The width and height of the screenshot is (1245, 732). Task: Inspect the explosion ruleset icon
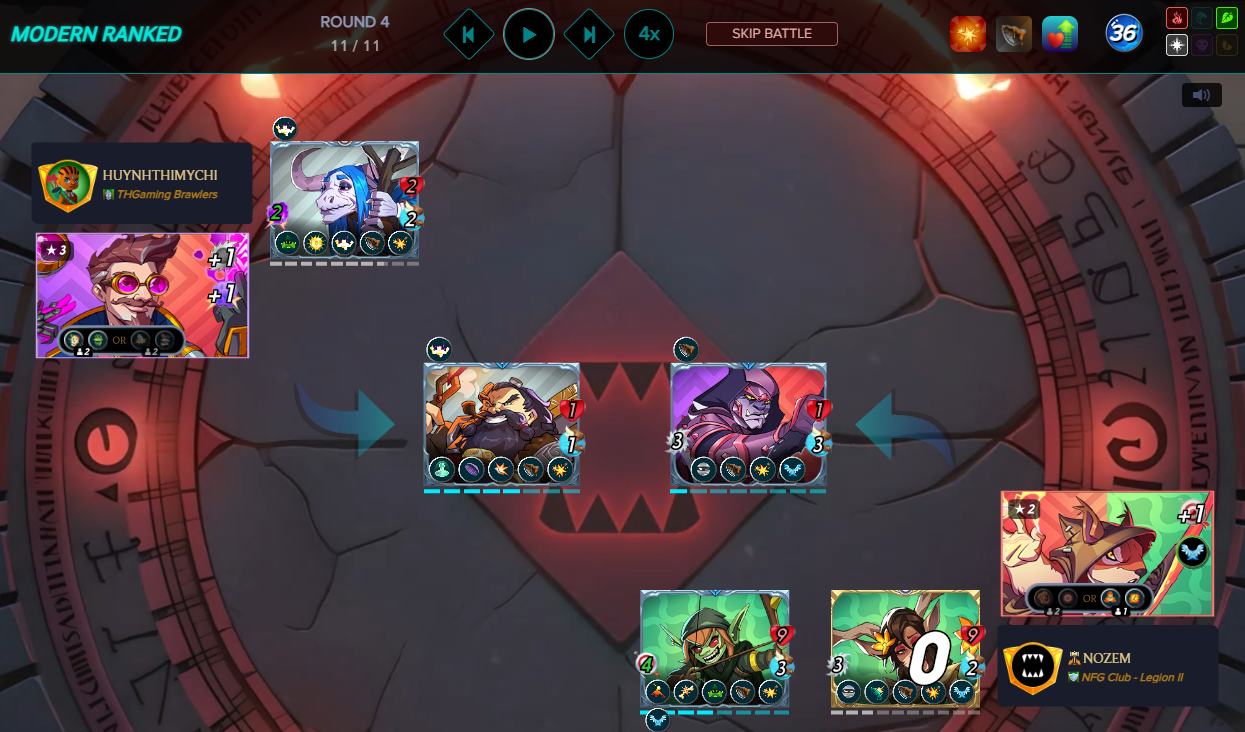pyautogui.click(x=967, y=34)
